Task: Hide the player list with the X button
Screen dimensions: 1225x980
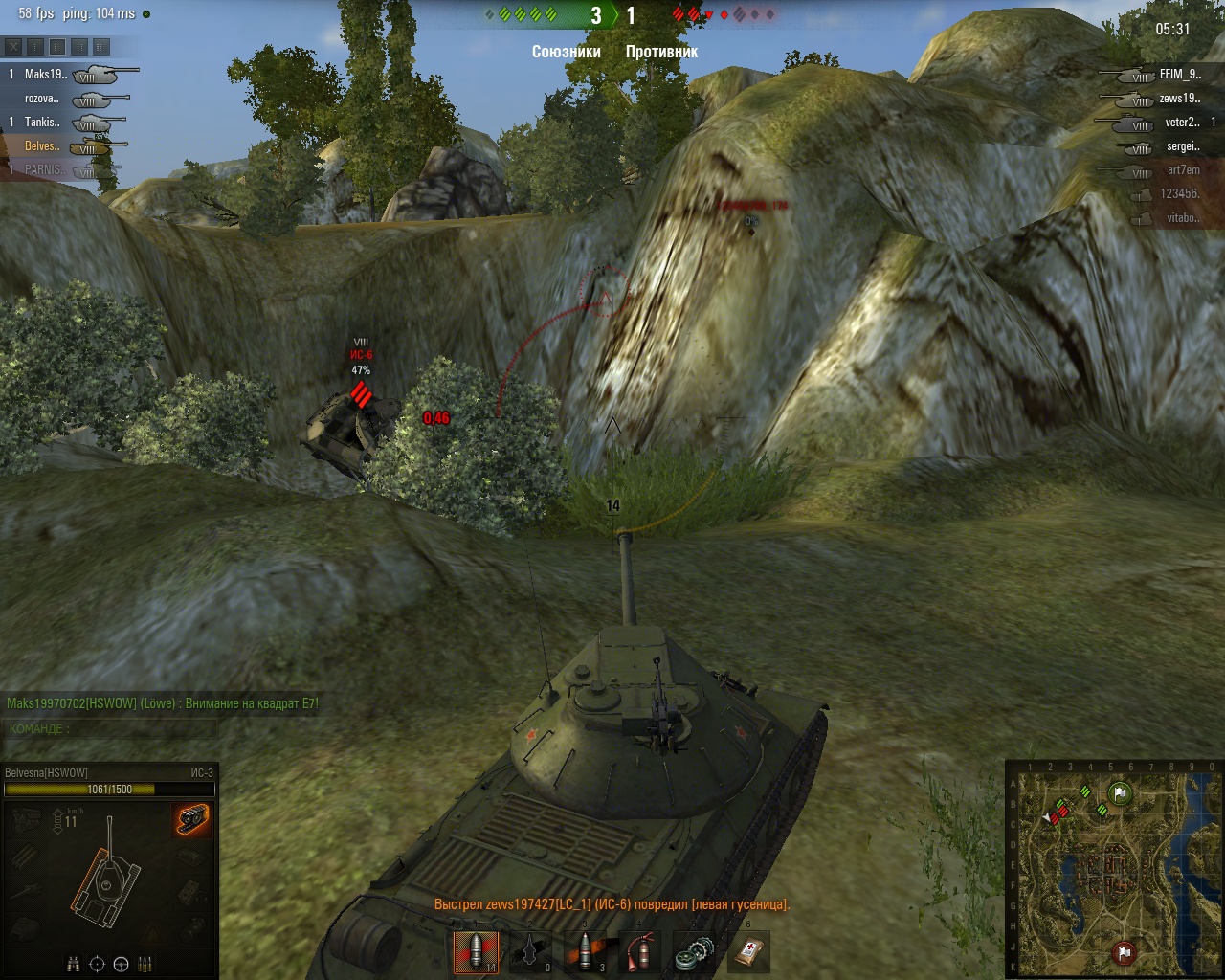Action: [12, 46]
